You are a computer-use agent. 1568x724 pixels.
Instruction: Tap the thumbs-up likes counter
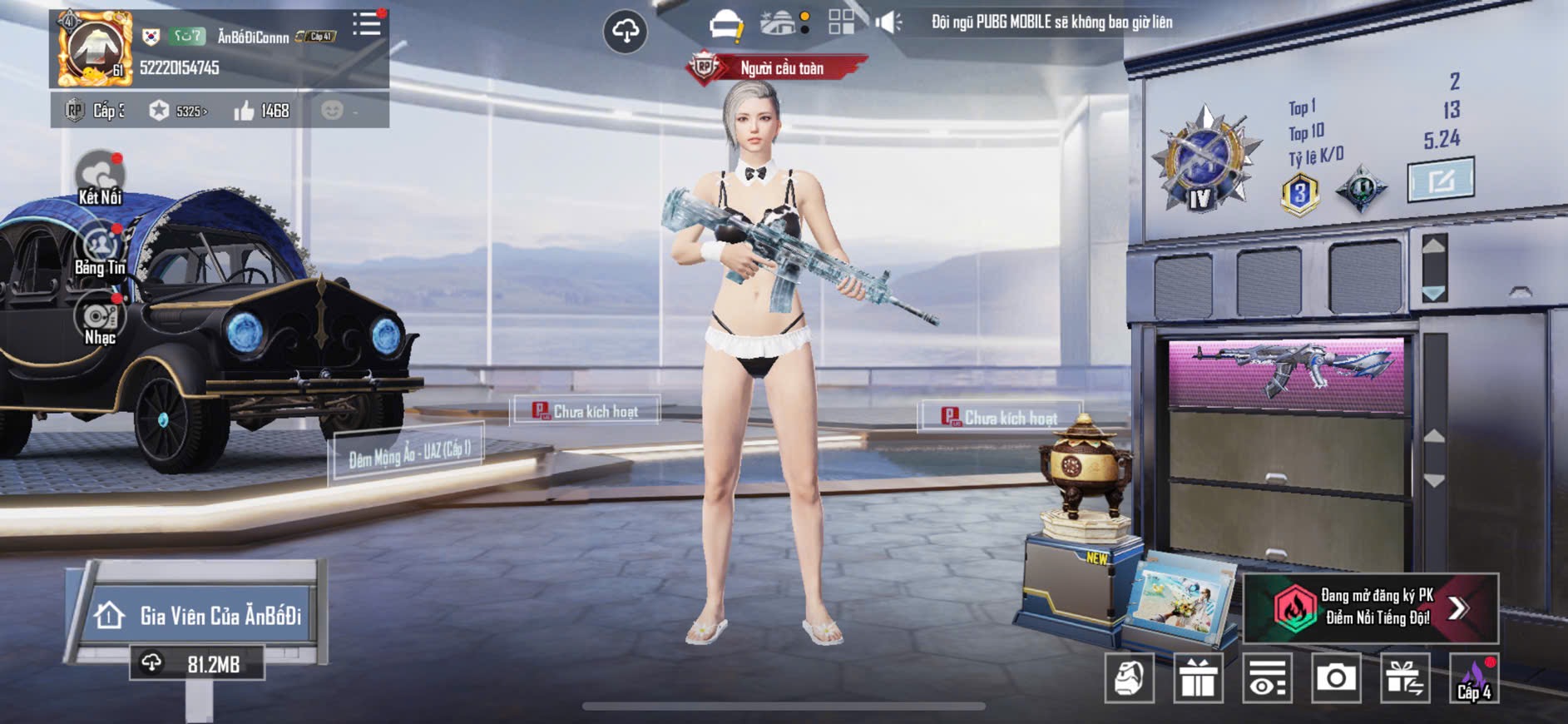(x=262, y=111)
